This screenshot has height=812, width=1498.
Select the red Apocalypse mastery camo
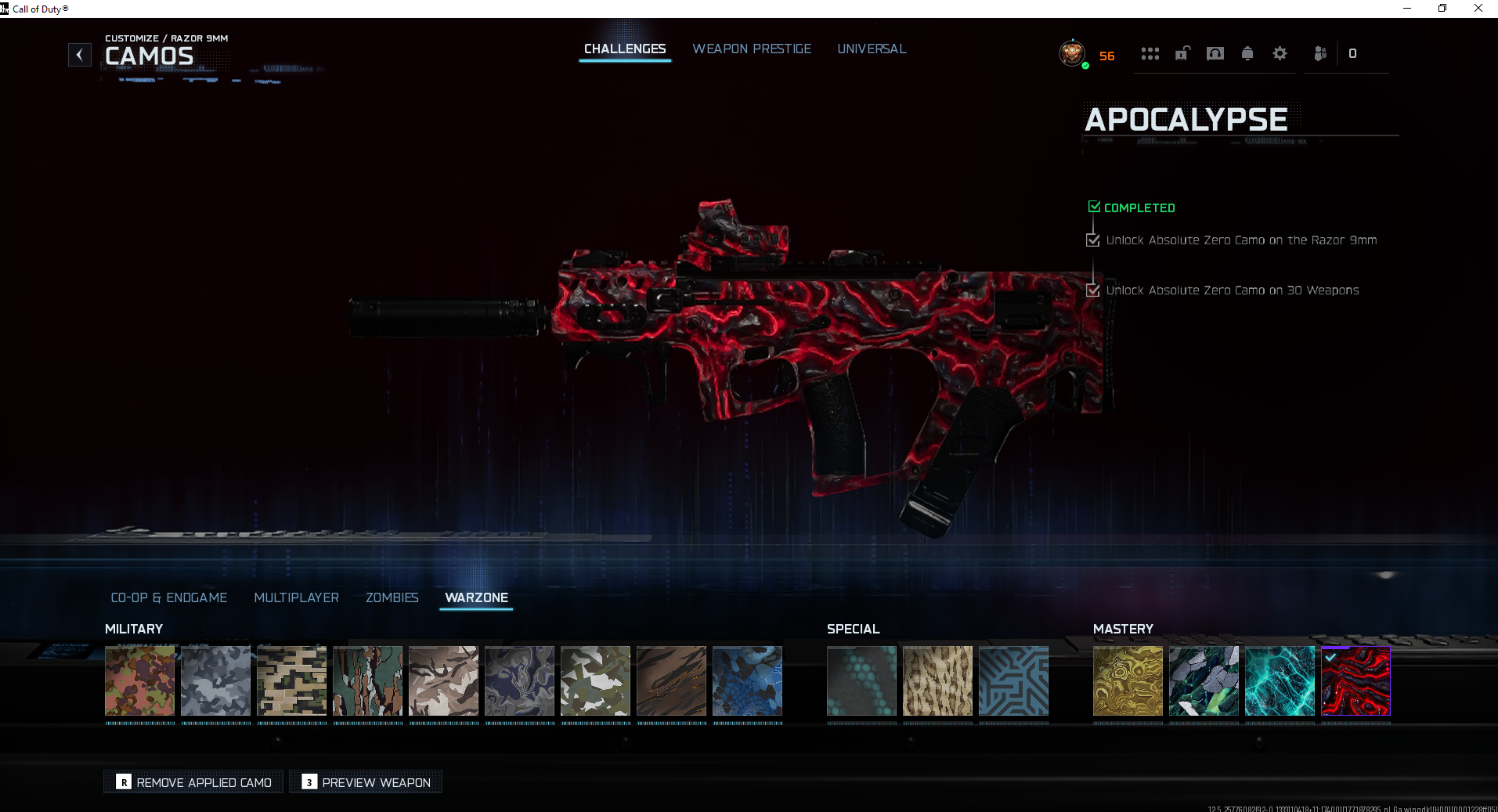coord(1355,680)
